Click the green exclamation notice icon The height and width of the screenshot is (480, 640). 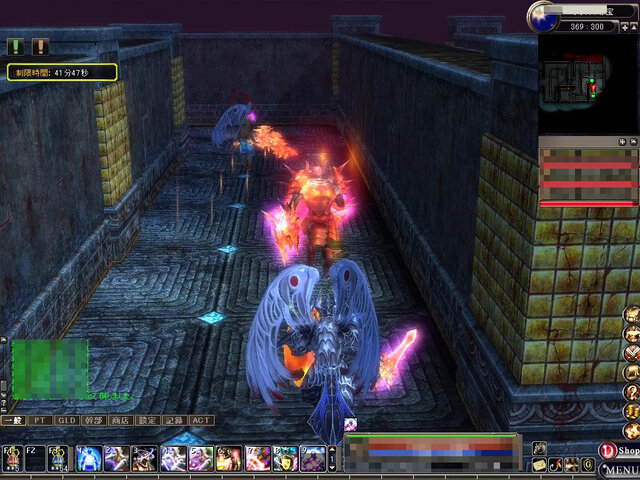(16, 46)
